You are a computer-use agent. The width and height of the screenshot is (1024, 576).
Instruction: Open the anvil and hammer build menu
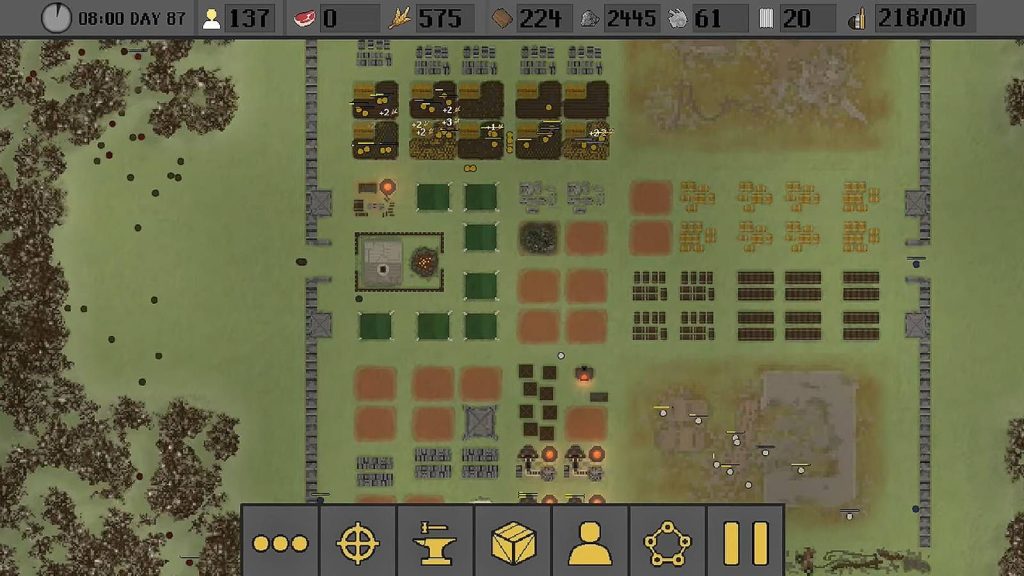pyautogui.click(x=435, y=543)
